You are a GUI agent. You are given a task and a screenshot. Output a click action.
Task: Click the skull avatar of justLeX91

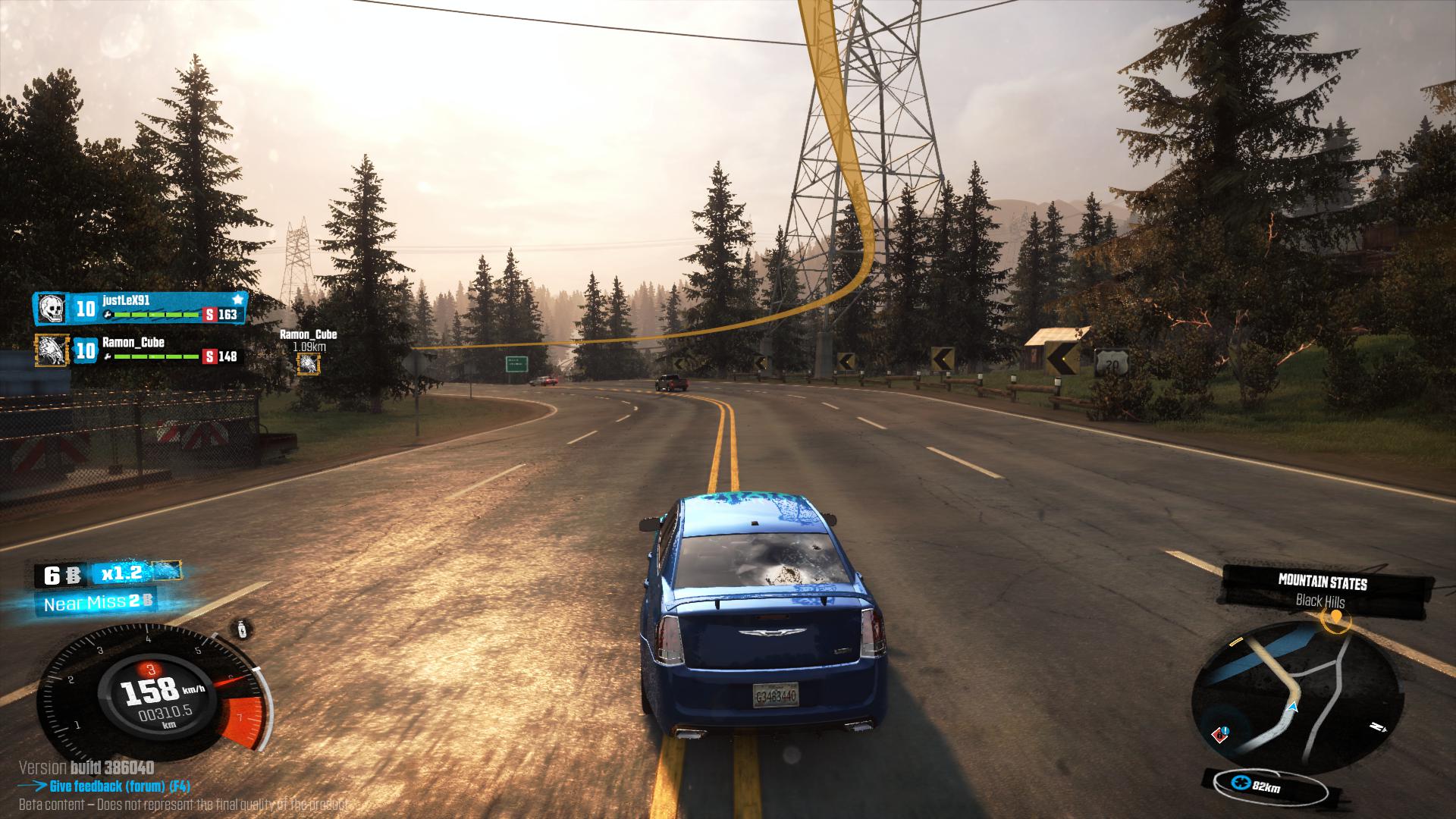click(52, 309)
